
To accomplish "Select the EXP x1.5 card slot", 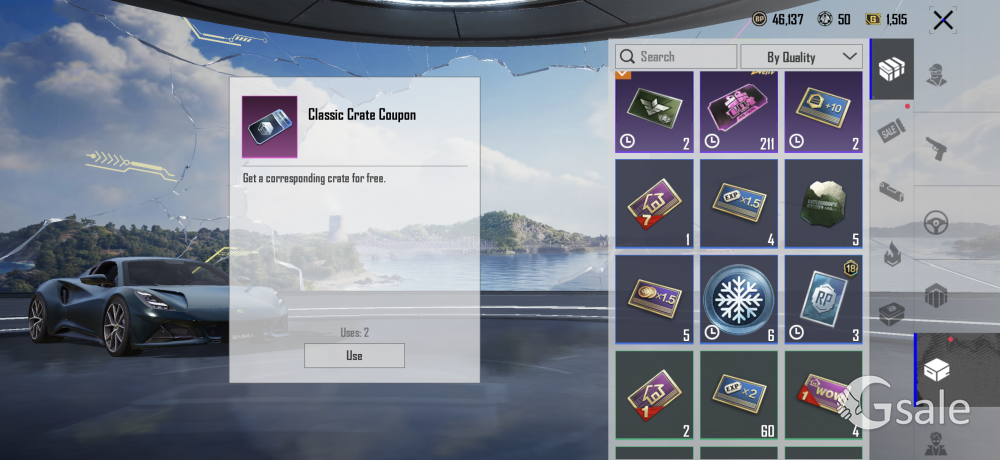I will point(739,203).
